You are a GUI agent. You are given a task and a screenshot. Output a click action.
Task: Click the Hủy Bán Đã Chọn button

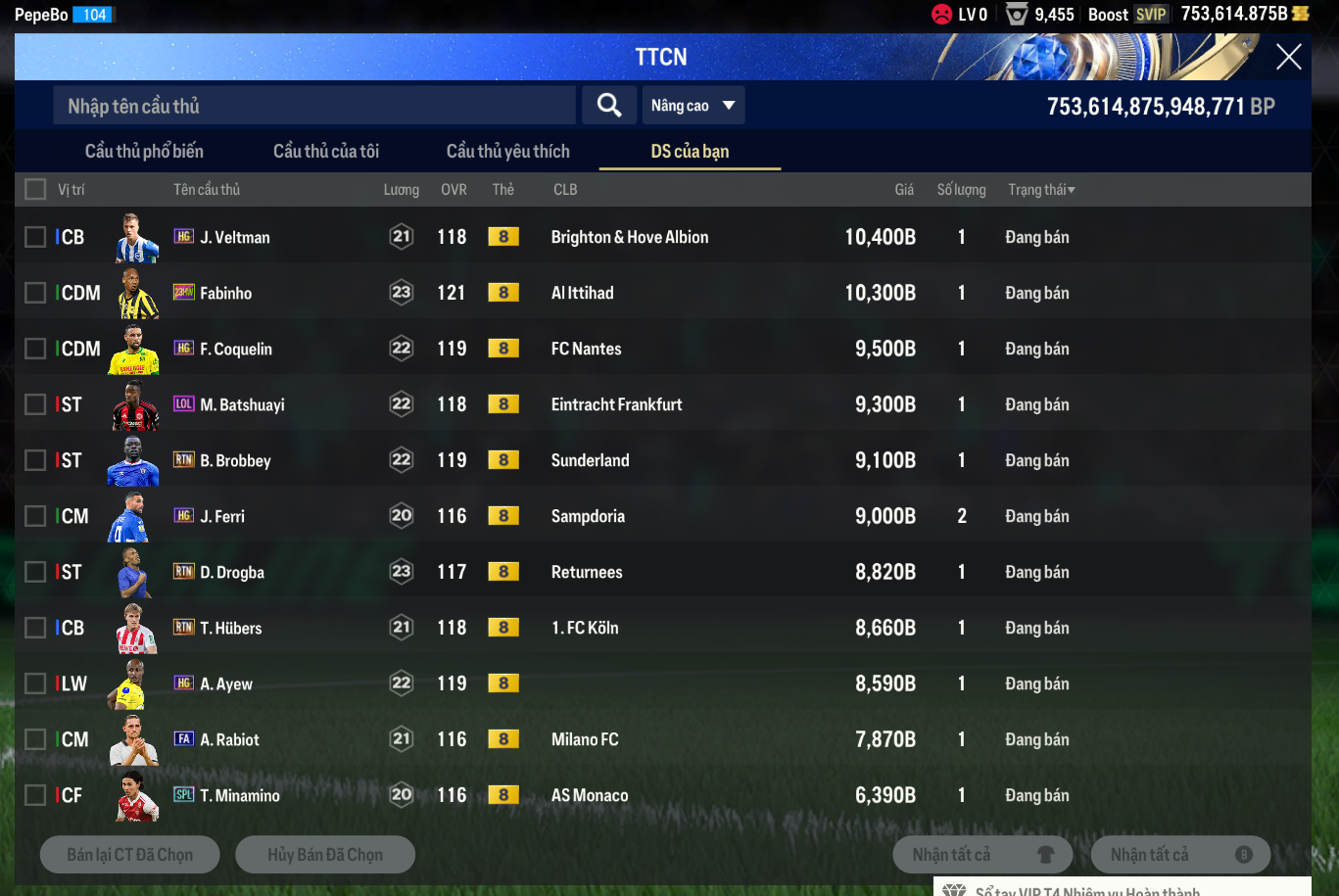pos(325,855)
